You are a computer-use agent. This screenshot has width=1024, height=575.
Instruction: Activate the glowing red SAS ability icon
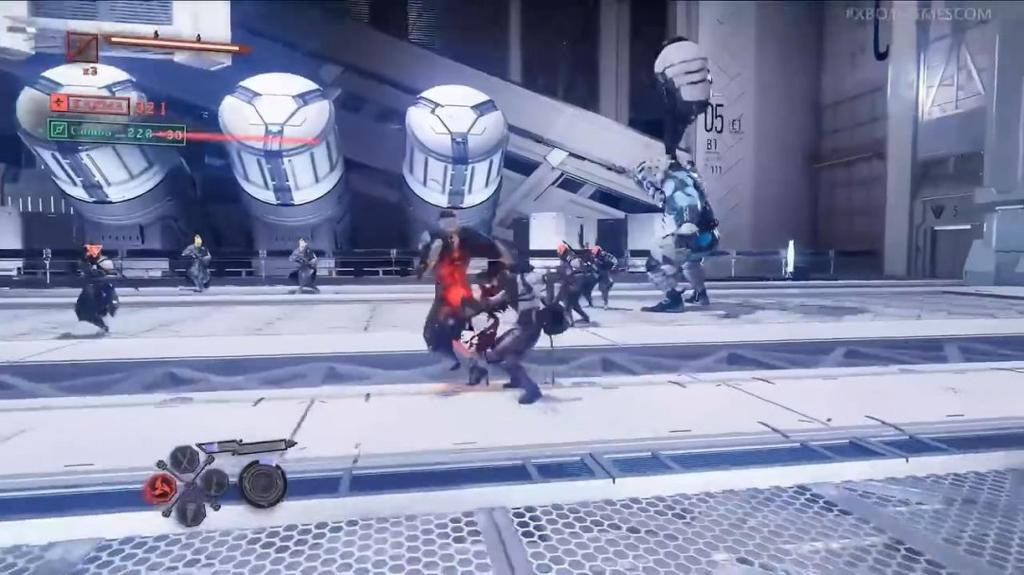pos(161,487)
